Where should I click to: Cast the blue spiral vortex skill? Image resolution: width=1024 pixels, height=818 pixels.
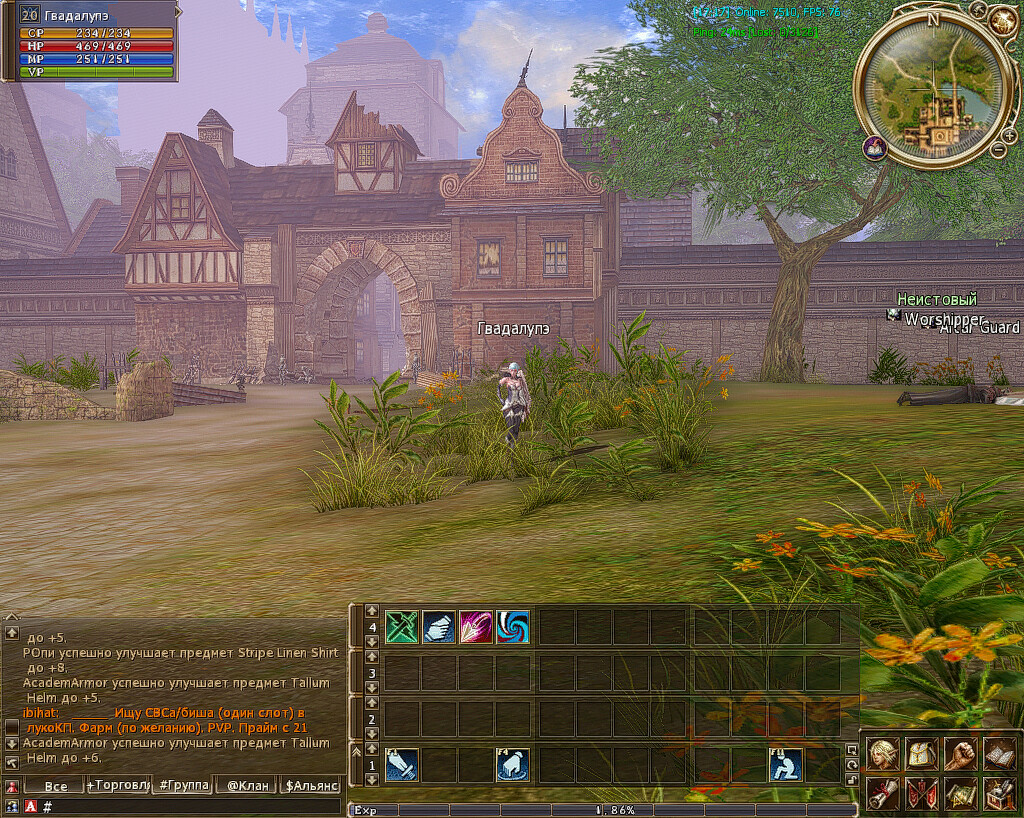512,627
